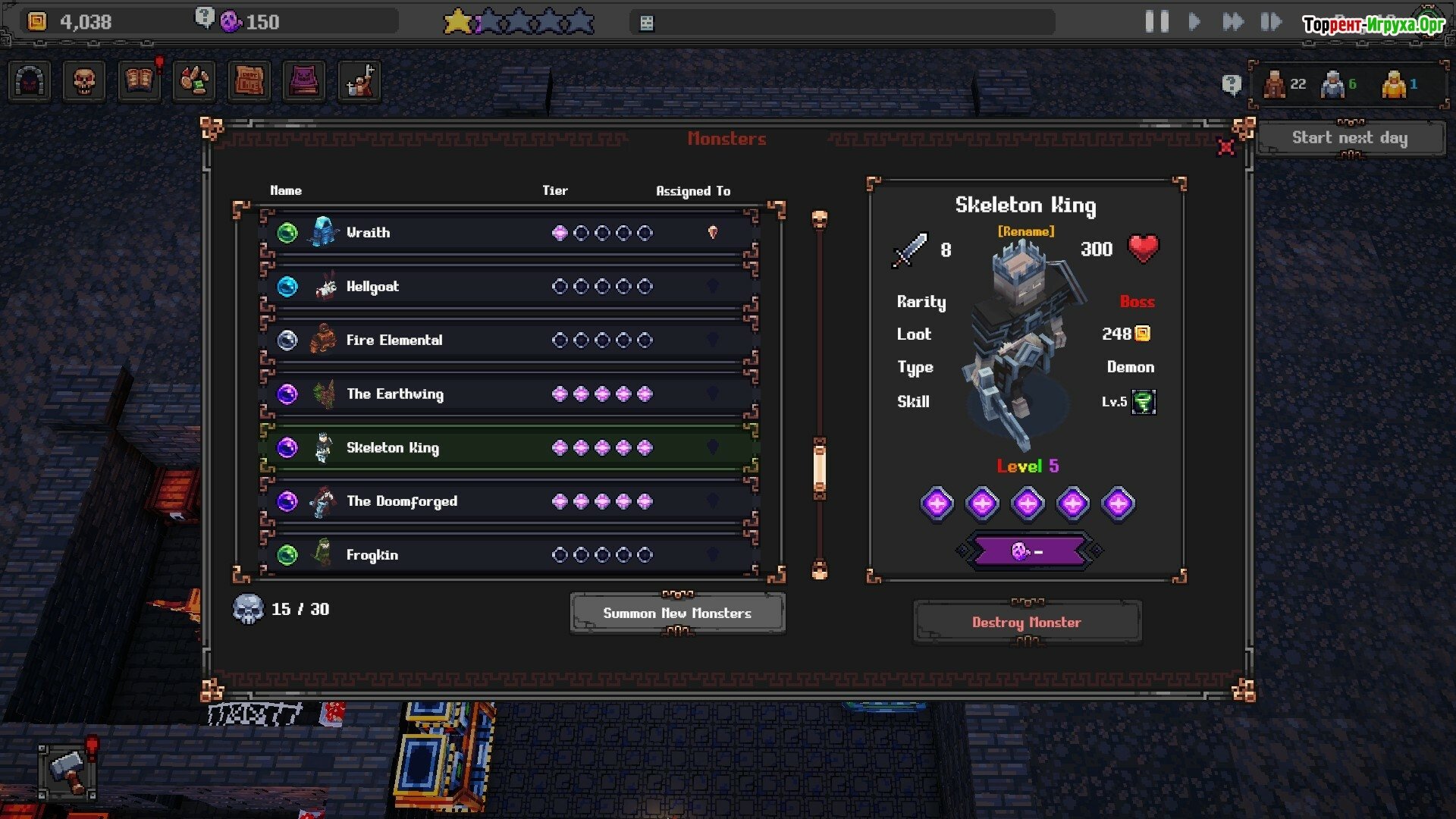Choose the Fire Elemental row
1456x819 pixels.
(x=508, y=340)
